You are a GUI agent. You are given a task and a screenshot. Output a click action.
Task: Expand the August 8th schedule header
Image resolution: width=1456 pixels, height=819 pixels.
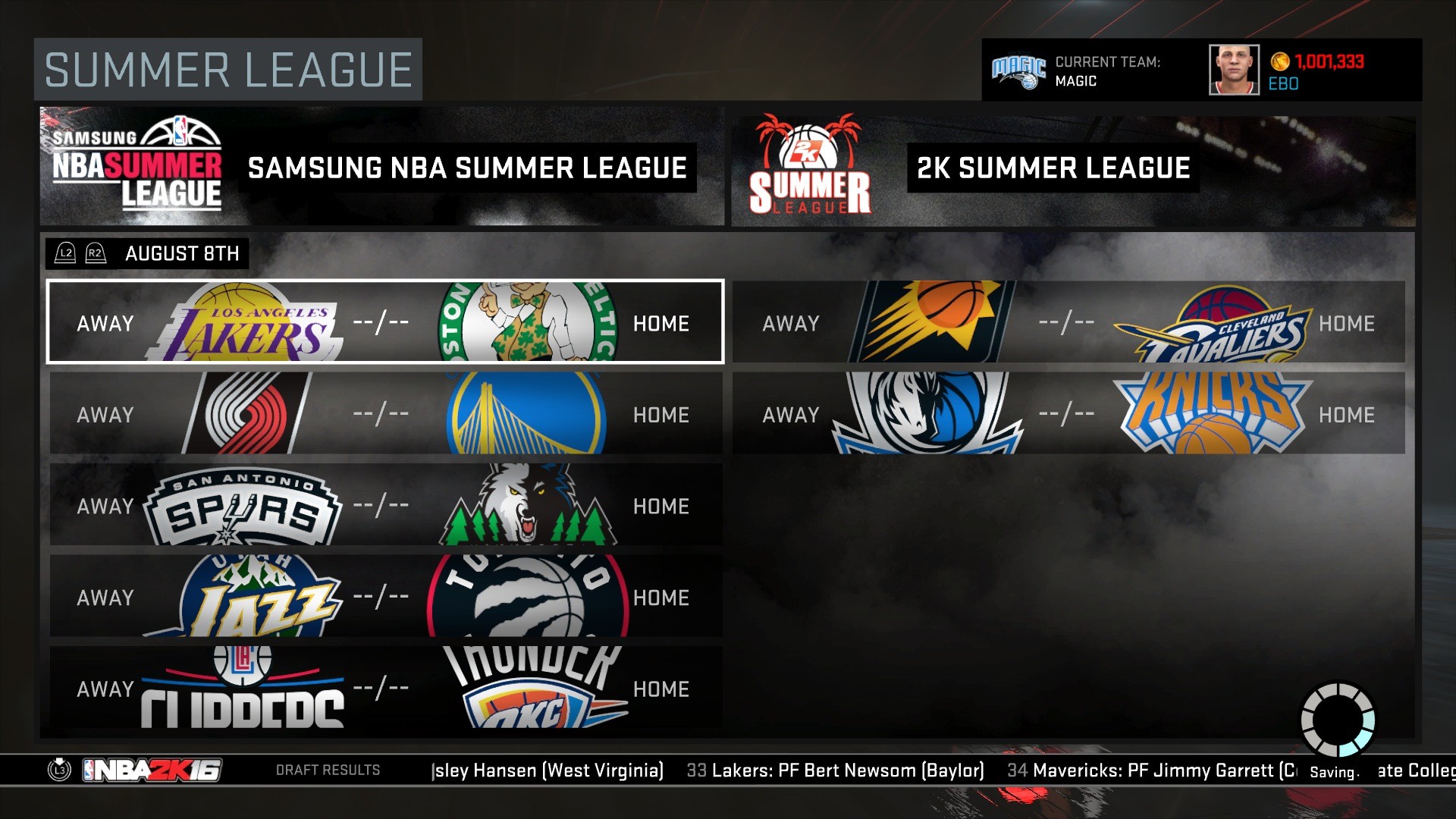[183, 253]
